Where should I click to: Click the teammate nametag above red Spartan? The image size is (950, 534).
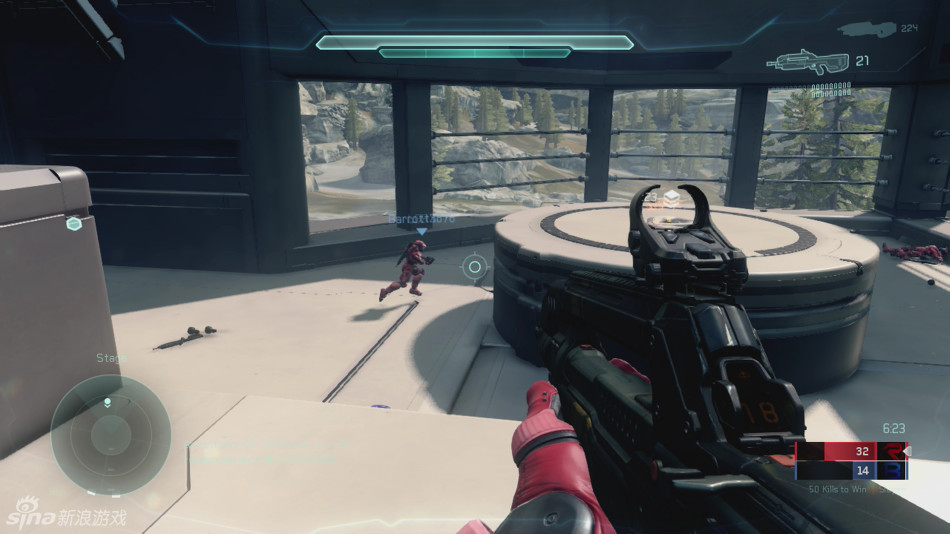(421, 218)
